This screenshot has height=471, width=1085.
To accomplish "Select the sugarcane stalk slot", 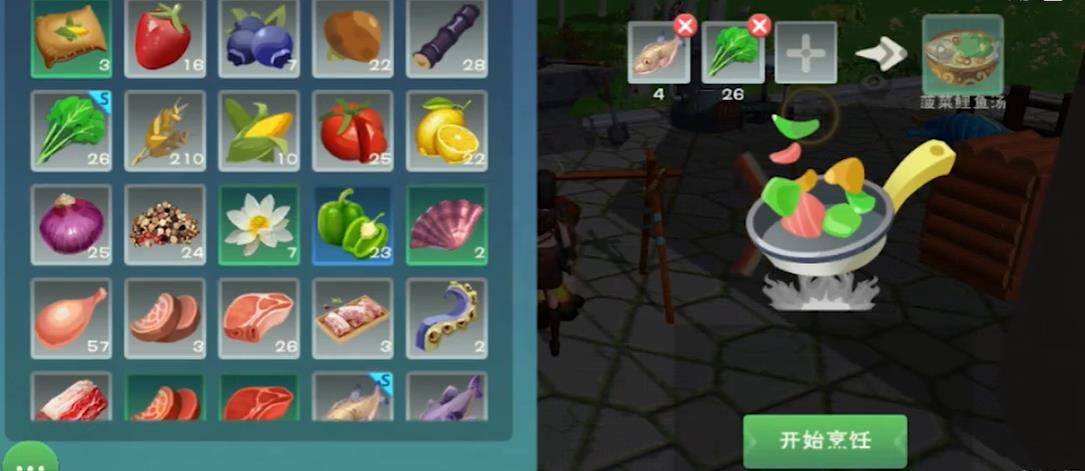I will (x=446, y=38).
